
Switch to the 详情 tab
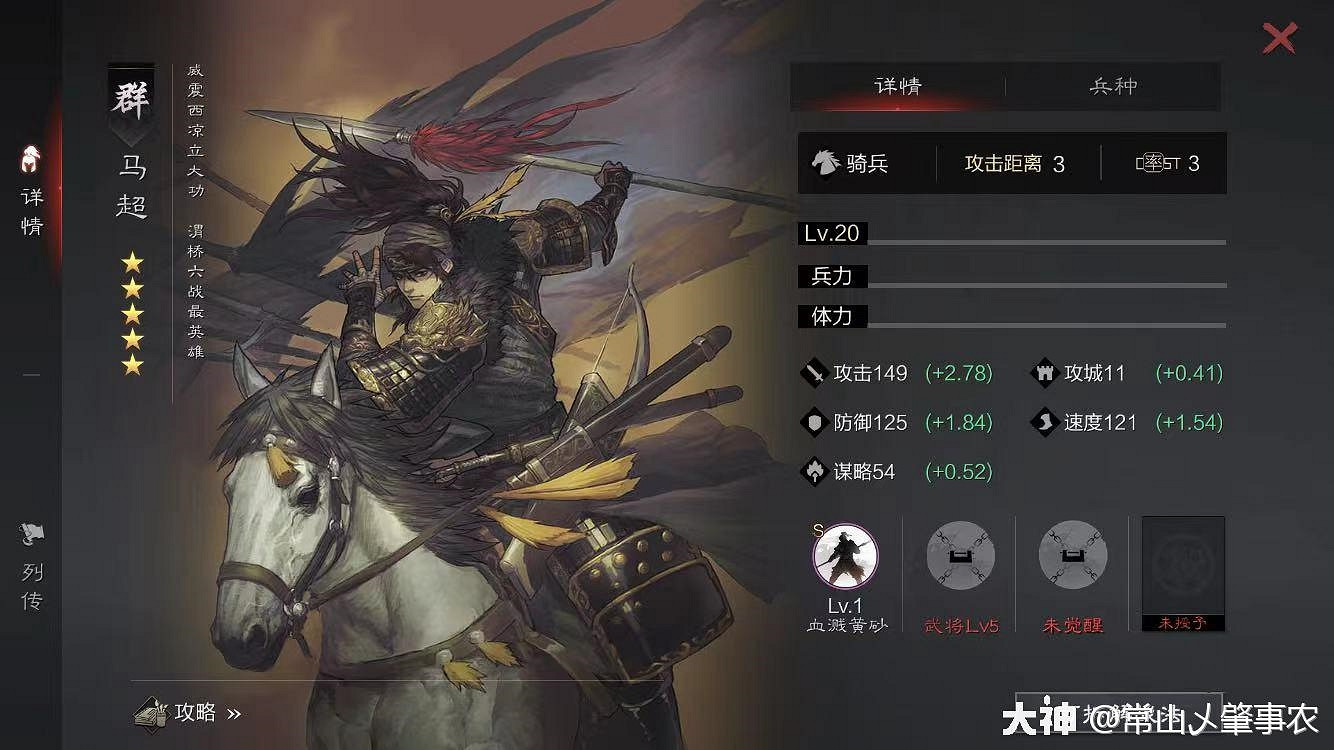click(899, 87)
